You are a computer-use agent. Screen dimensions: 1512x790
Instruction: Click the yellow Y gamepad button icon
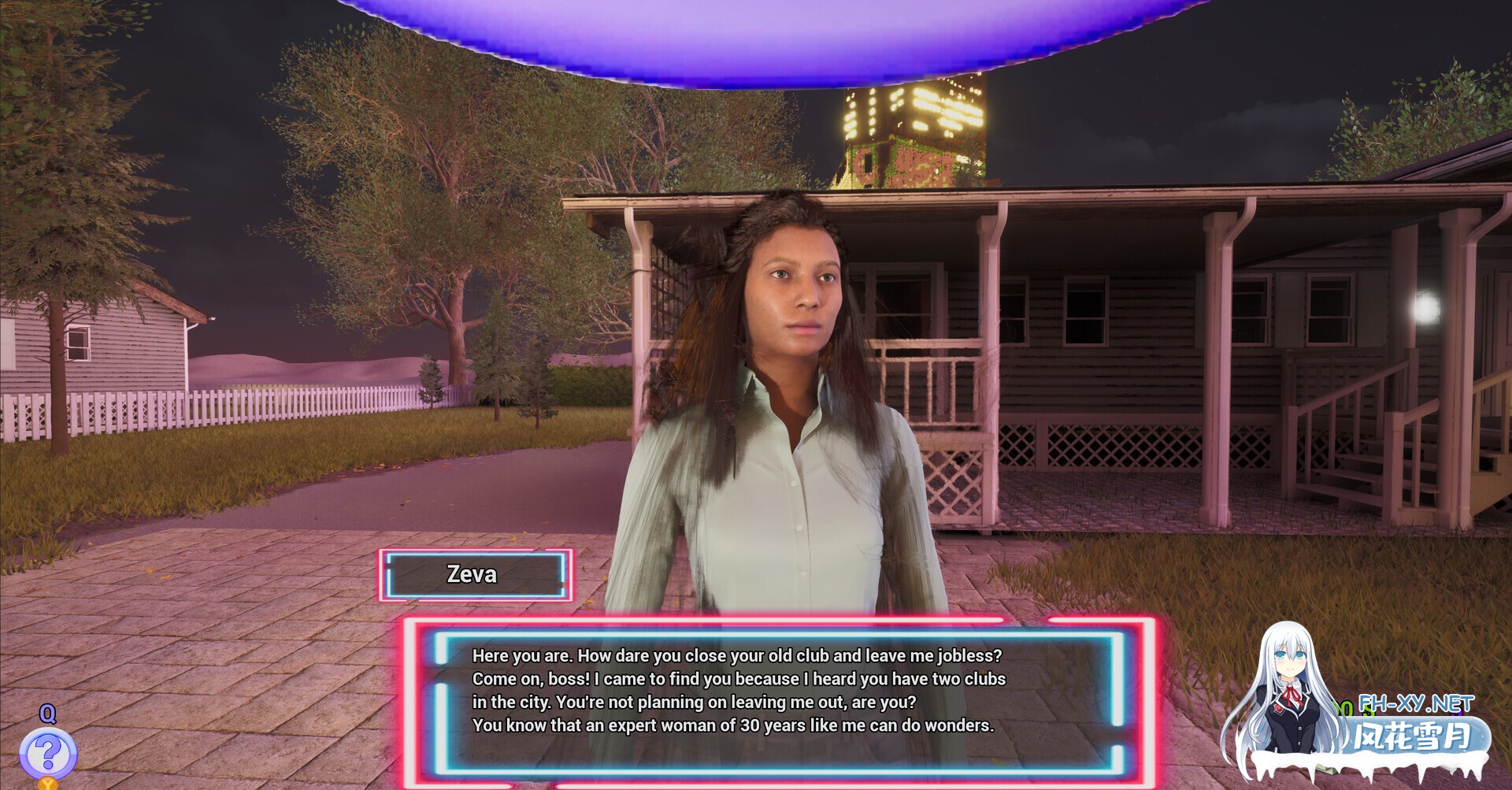coord(48,786)
